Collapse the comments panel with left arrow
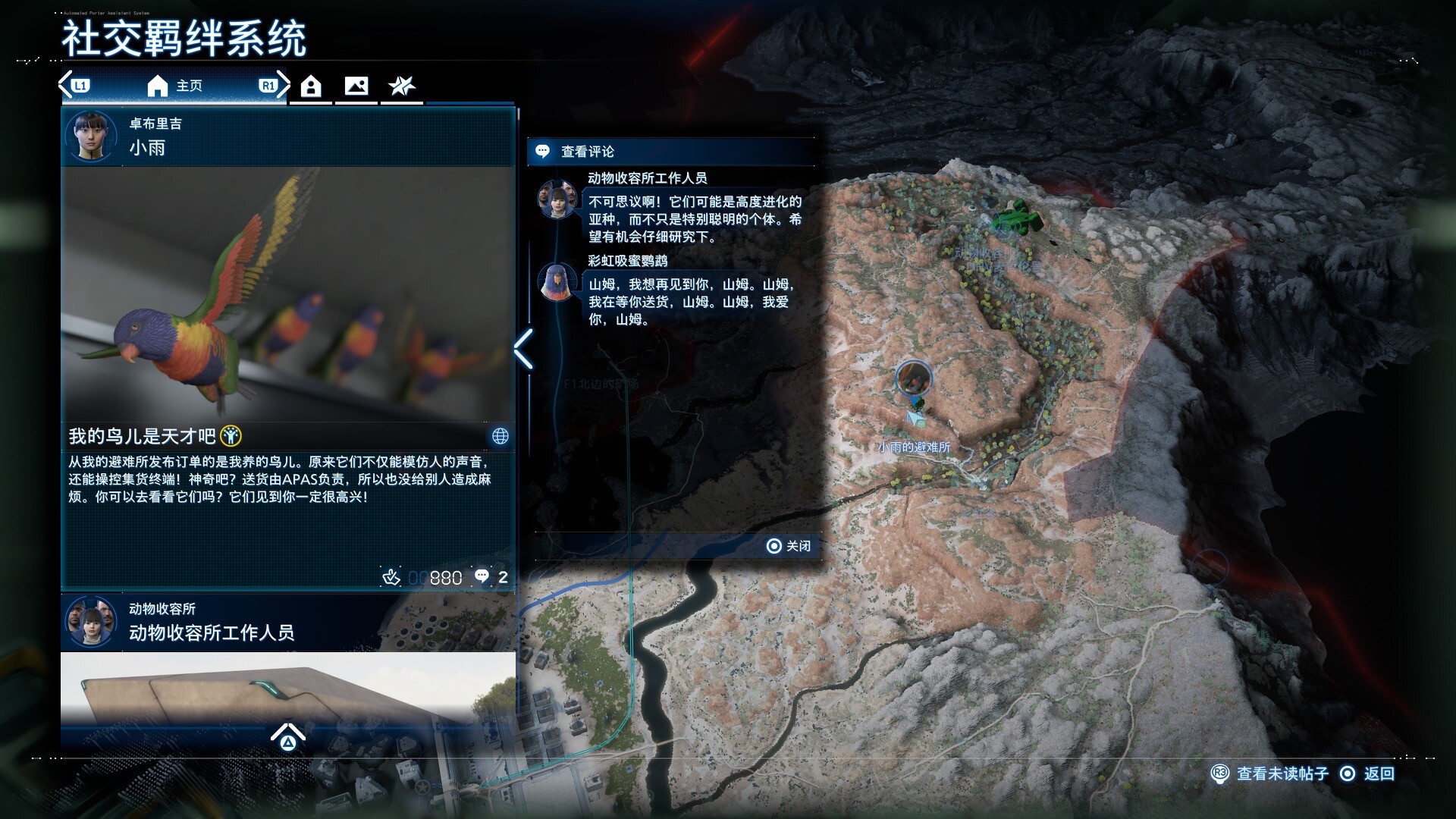This screenshot has height=819, width=1456. coord(524,350)
